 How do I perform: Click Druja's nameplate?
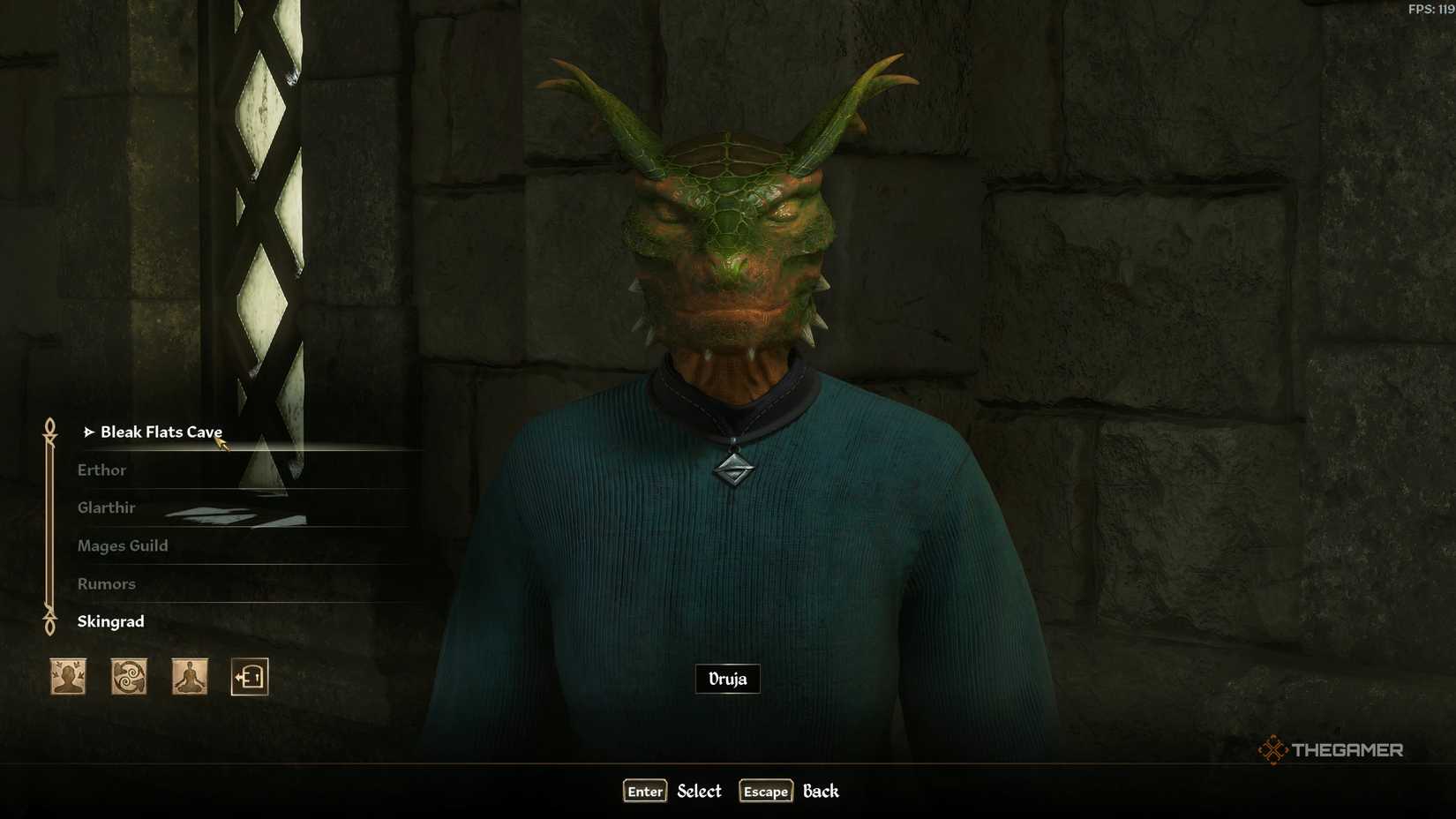coord(727,679)
